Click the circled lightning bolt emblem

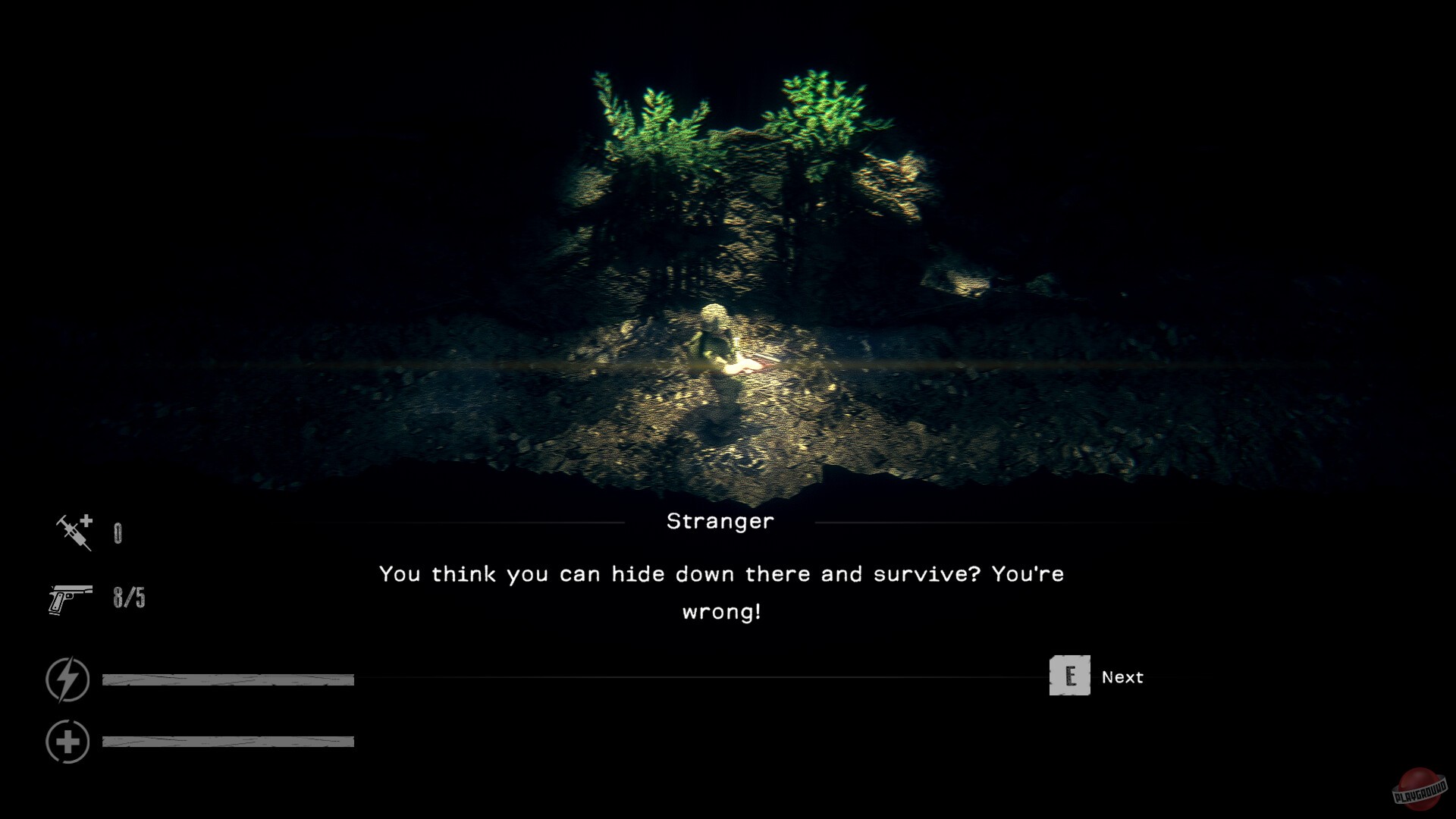[68, 679]
